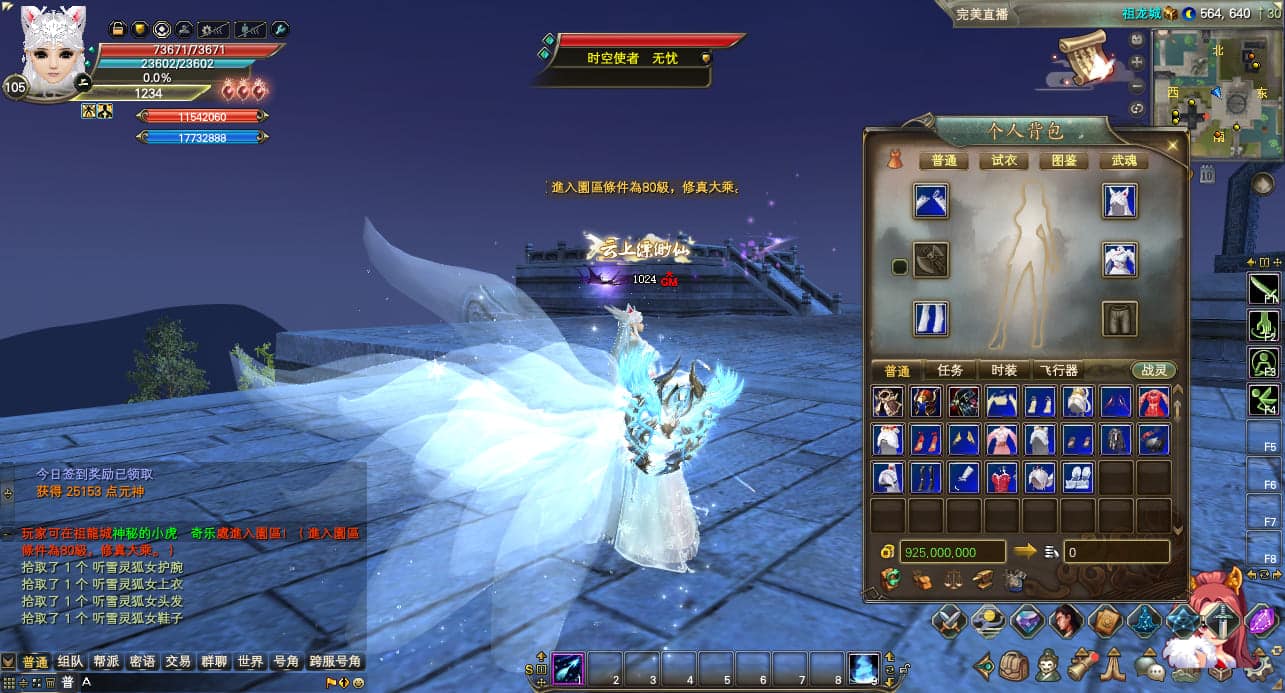Open the crossed swords menu icon
Image resolution: width=1285 pixels, height=693 pixels.
tap(948, 622)
